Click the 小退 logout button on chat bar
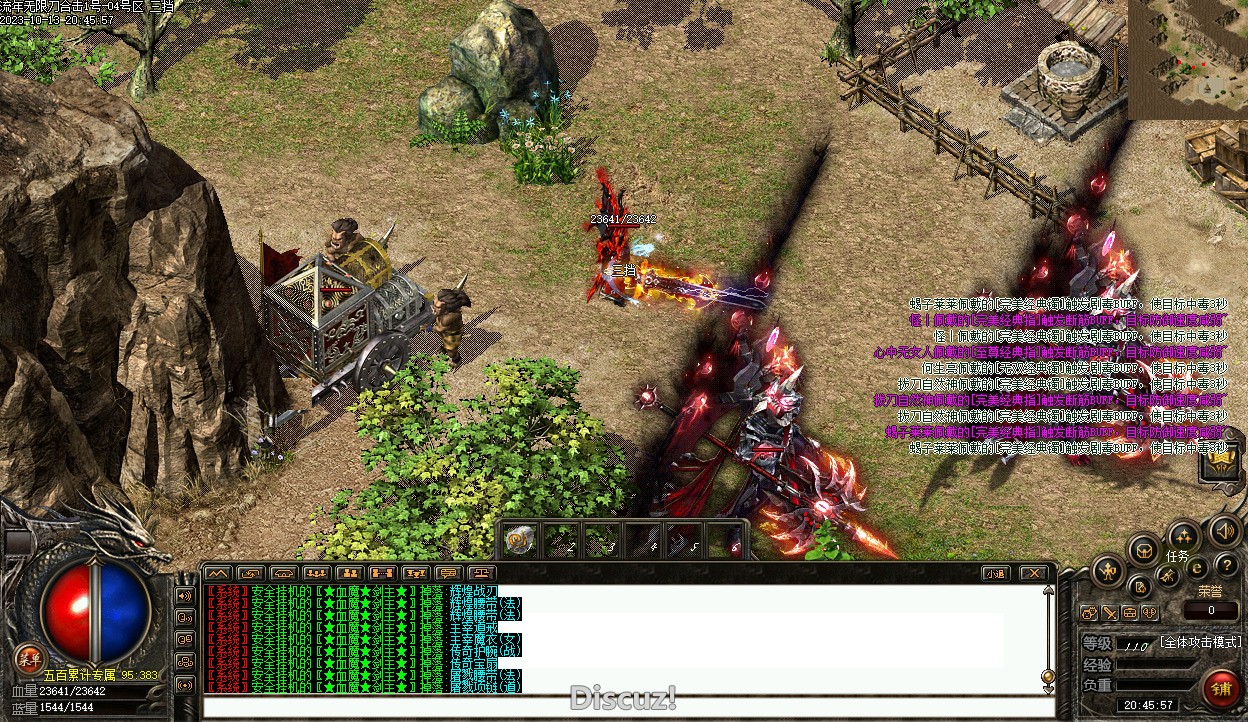The width and height of the screenshot is (1248, 722). (x=993, y=573)
